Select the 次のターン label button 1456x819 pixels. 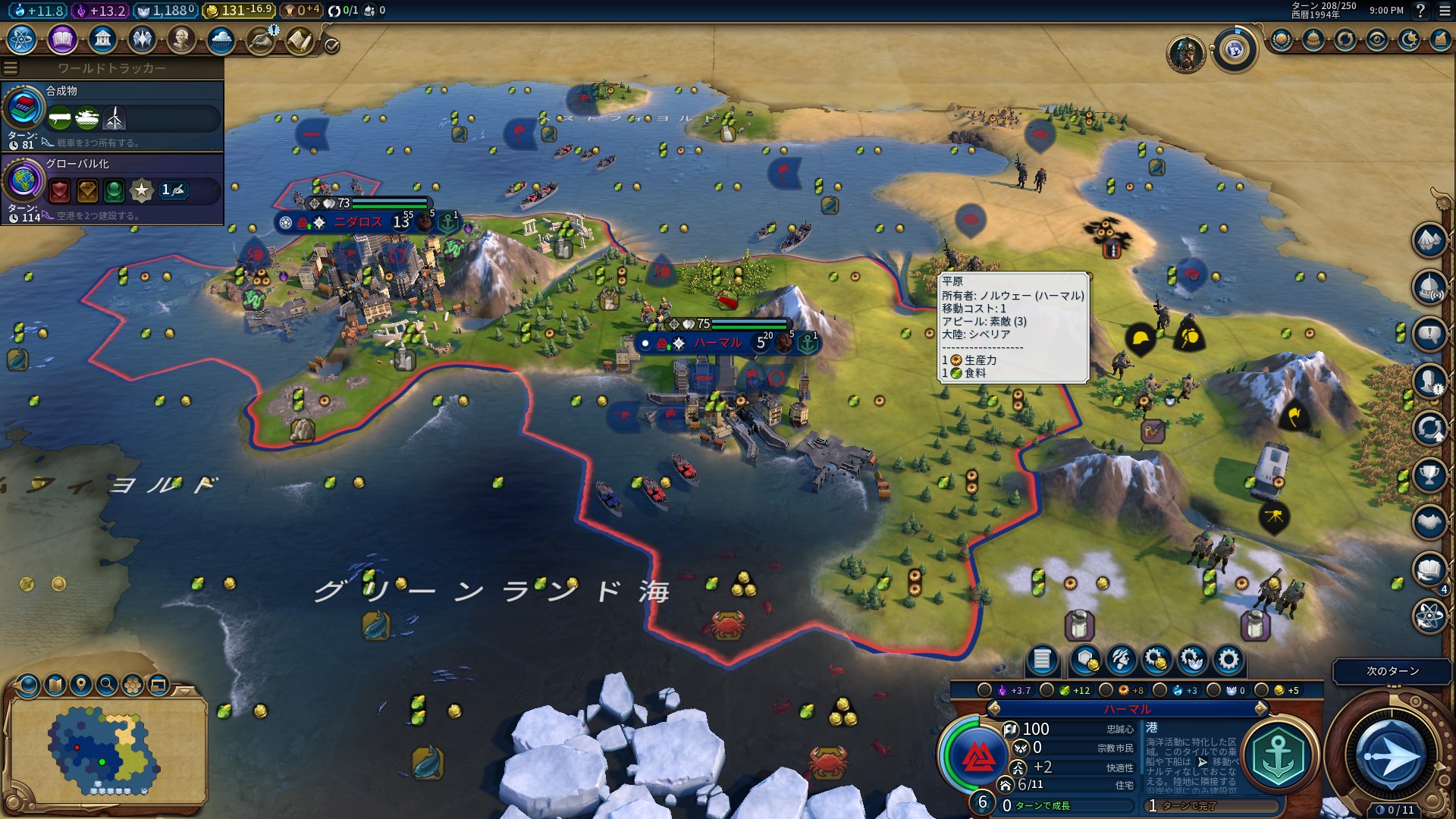pyautogui.click(x=1392, y=671)
